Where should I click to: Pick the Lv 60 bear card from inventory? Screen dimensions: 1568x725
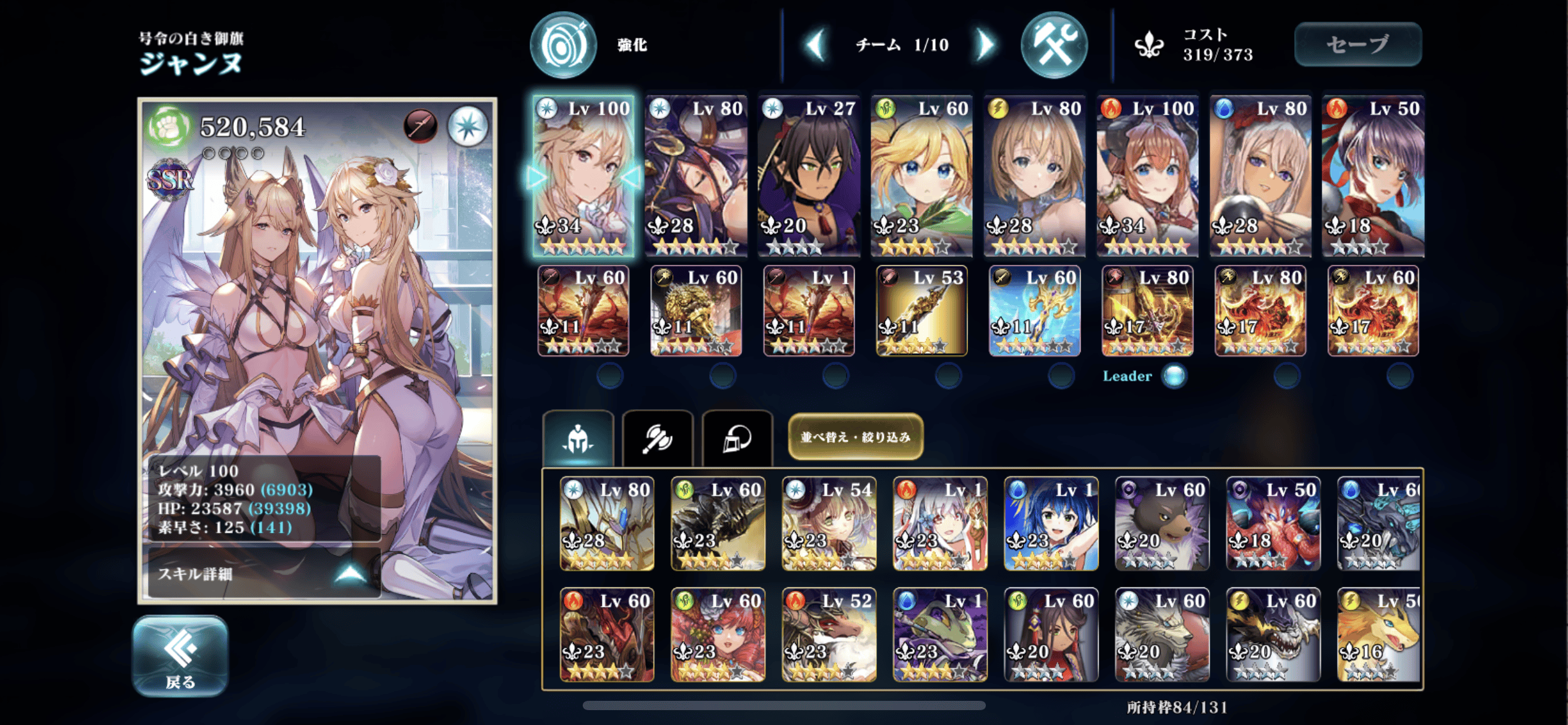tap(1162, 524)
